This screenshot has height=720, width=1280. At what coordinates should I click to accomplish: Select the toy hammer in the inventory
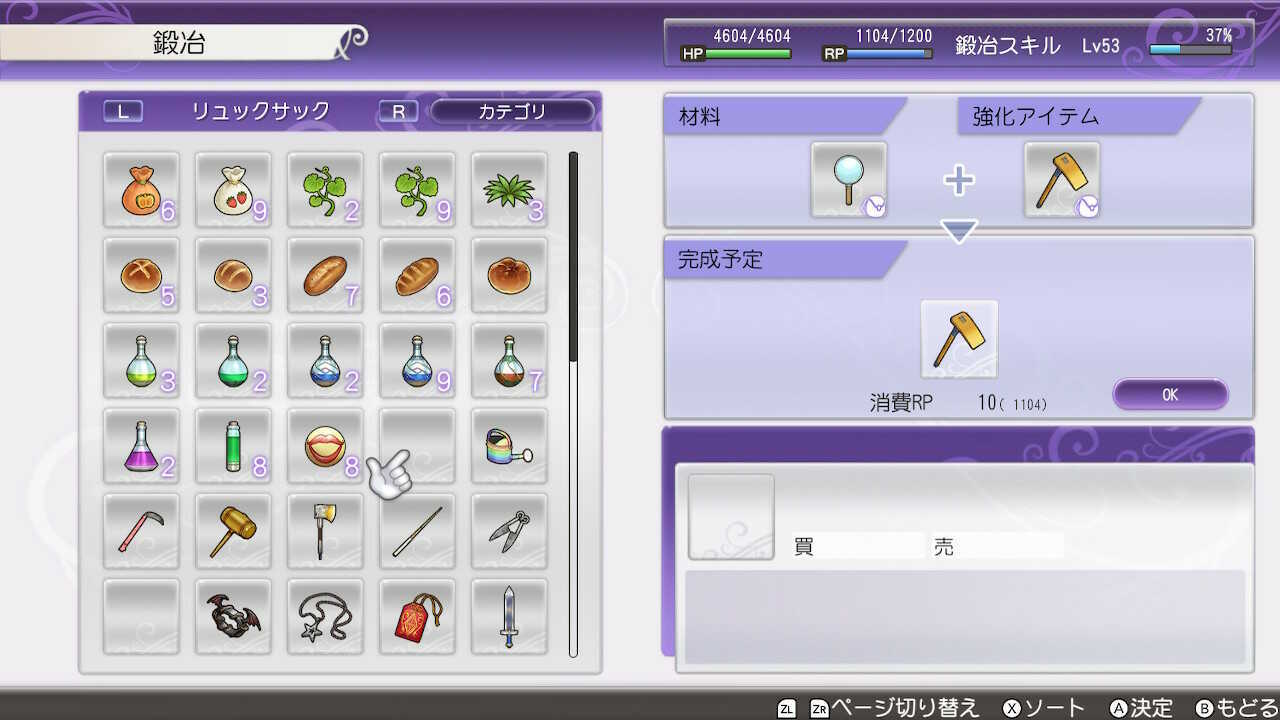point(233,531)
